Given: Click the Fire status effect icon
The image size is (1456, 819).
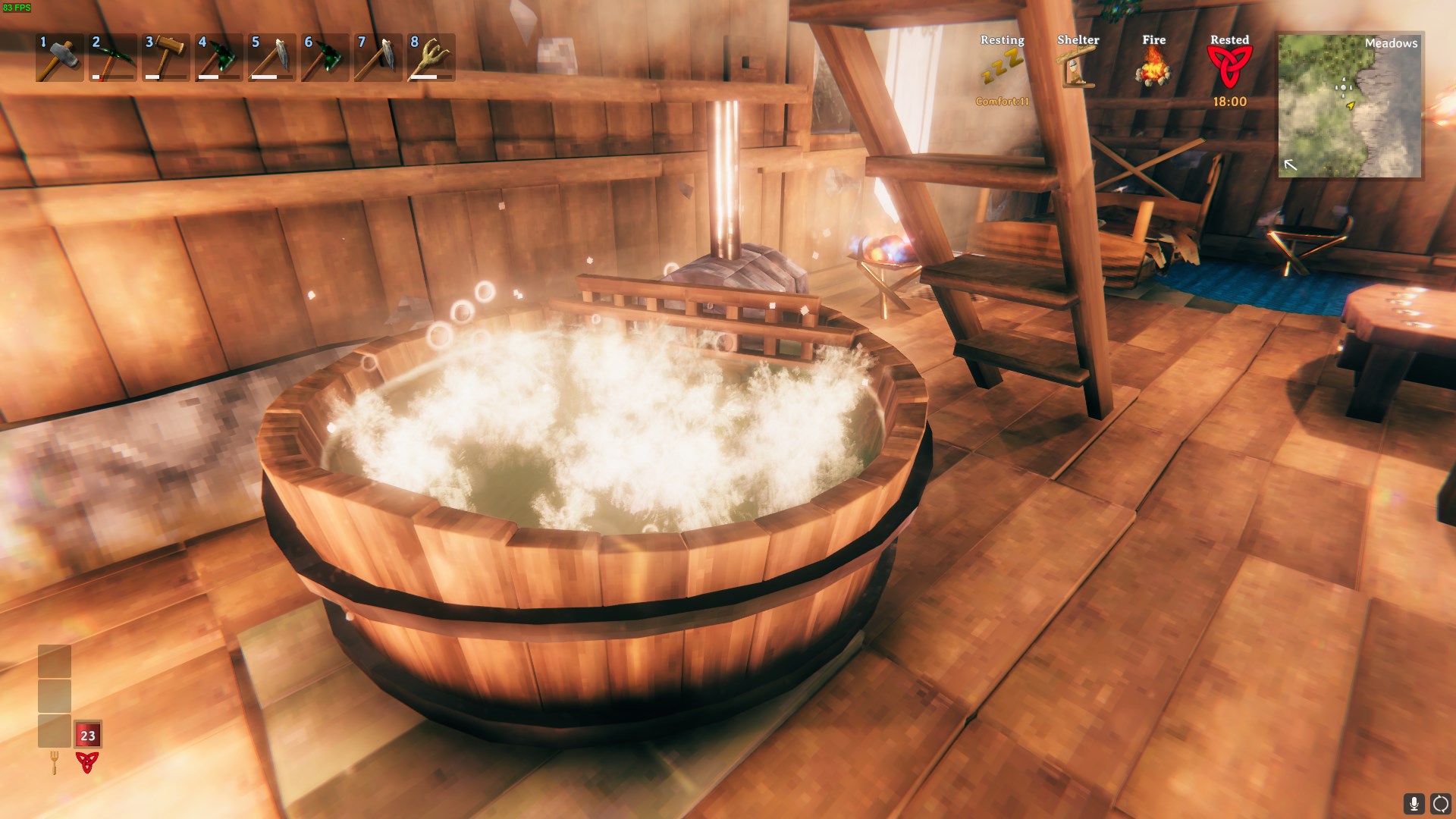Looking at the screenshot, I should pos(1153,68).
